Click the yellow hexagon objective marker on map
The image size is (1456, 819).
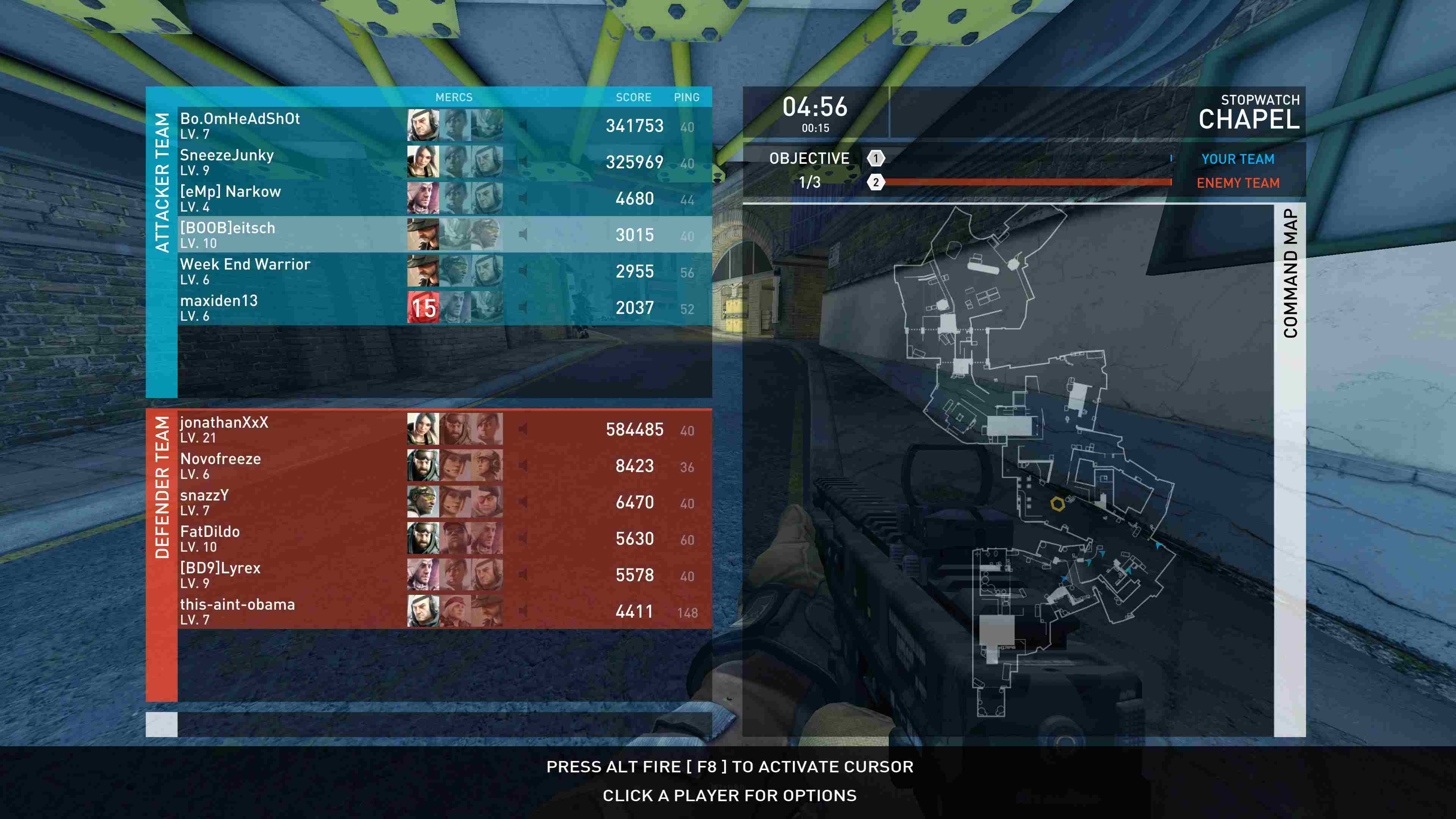(1057, 504)
